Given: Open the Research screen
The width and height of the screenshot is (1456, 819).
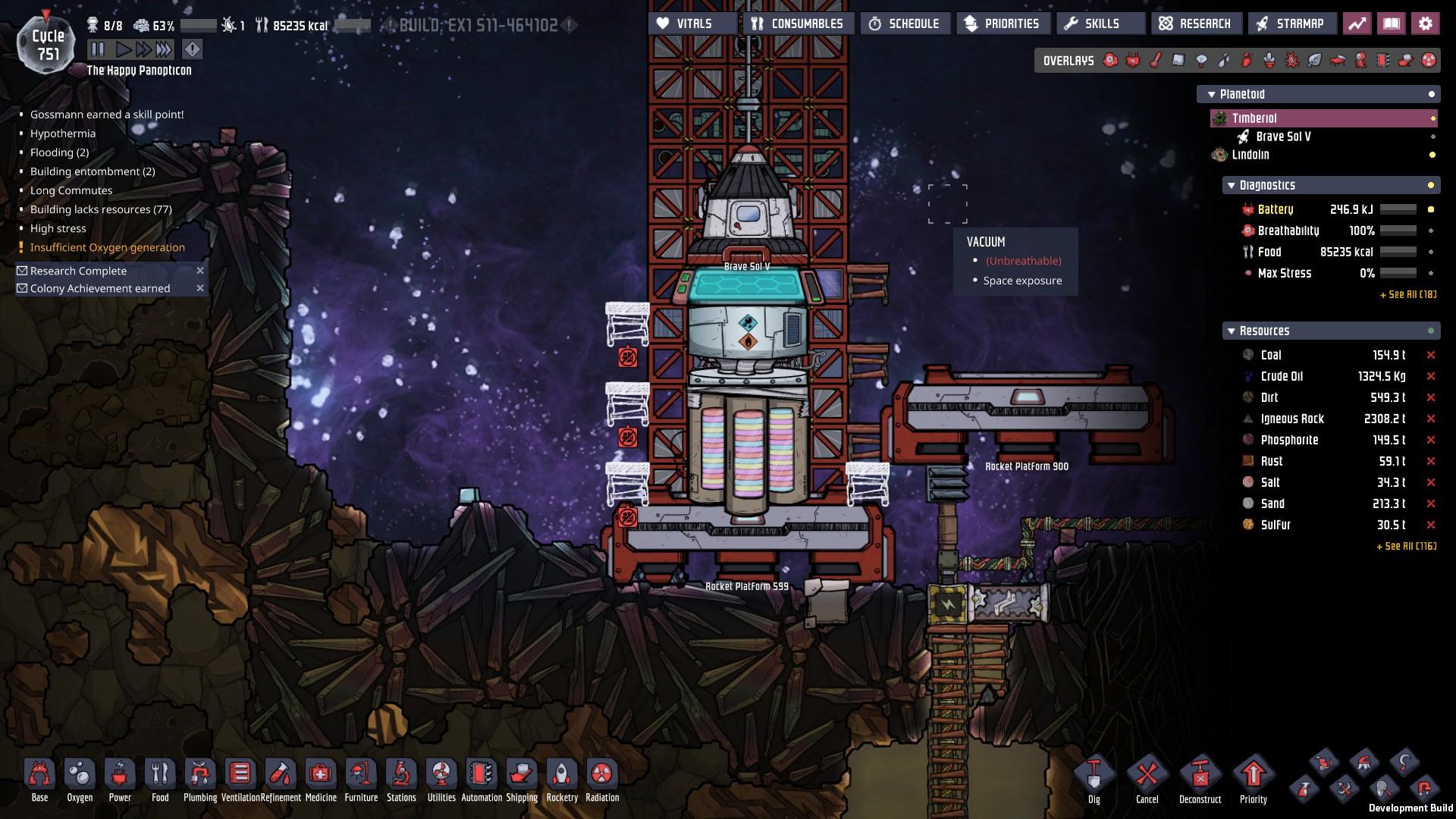Looking at the screenshot, I should pos(1196,24).
